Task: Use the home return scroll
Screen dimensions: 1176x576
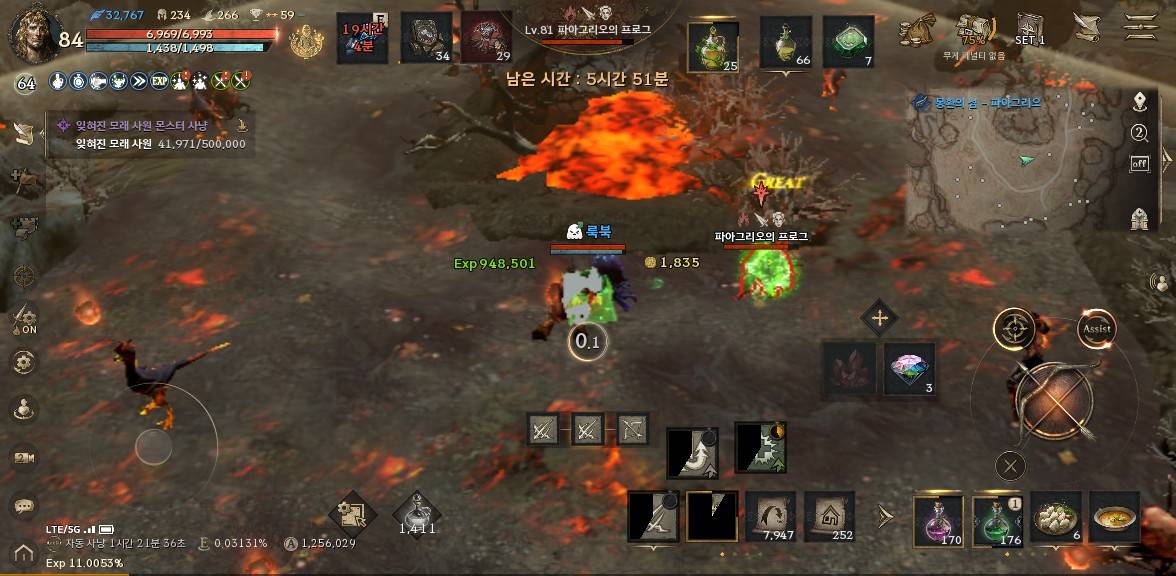Action: 829,516
